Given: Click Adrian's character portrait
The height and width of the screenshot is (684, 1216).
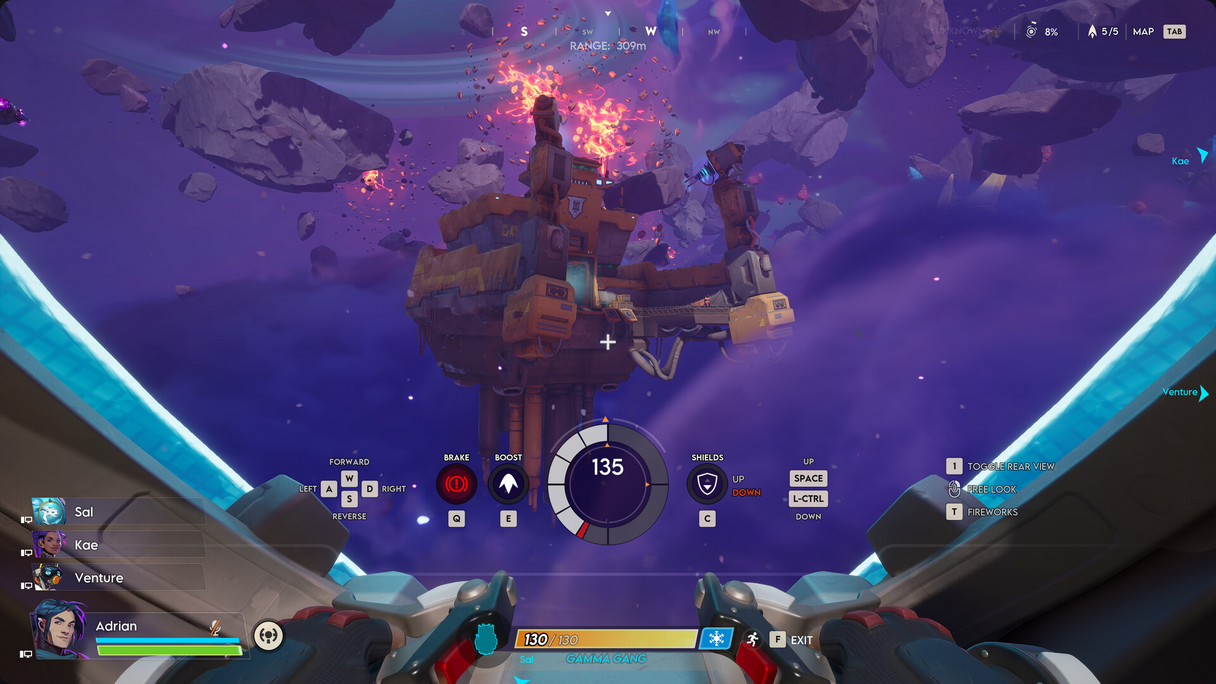Looking at the screenshot, I should [60, 630].
